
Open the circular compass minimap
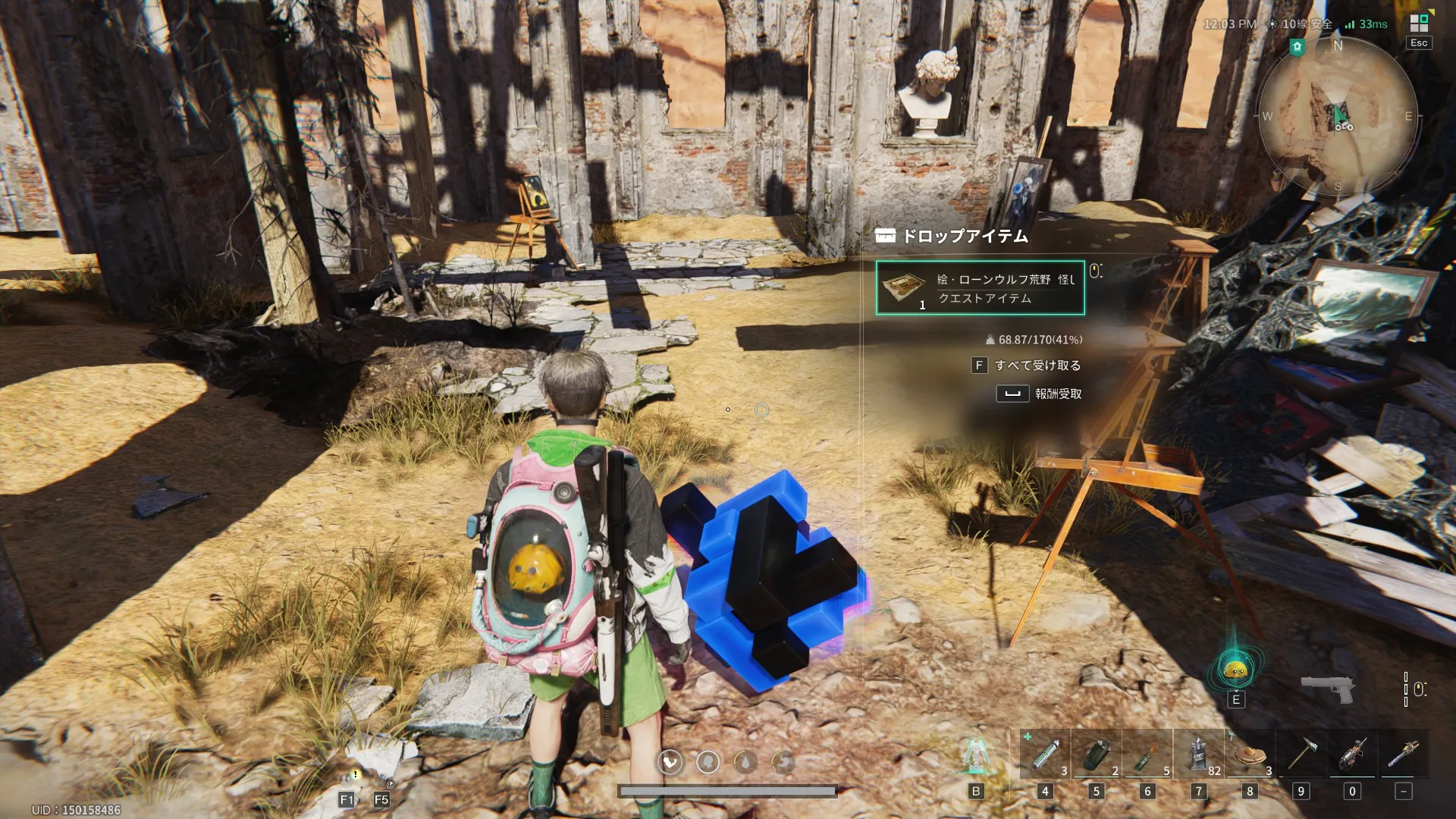(1338, 116)
